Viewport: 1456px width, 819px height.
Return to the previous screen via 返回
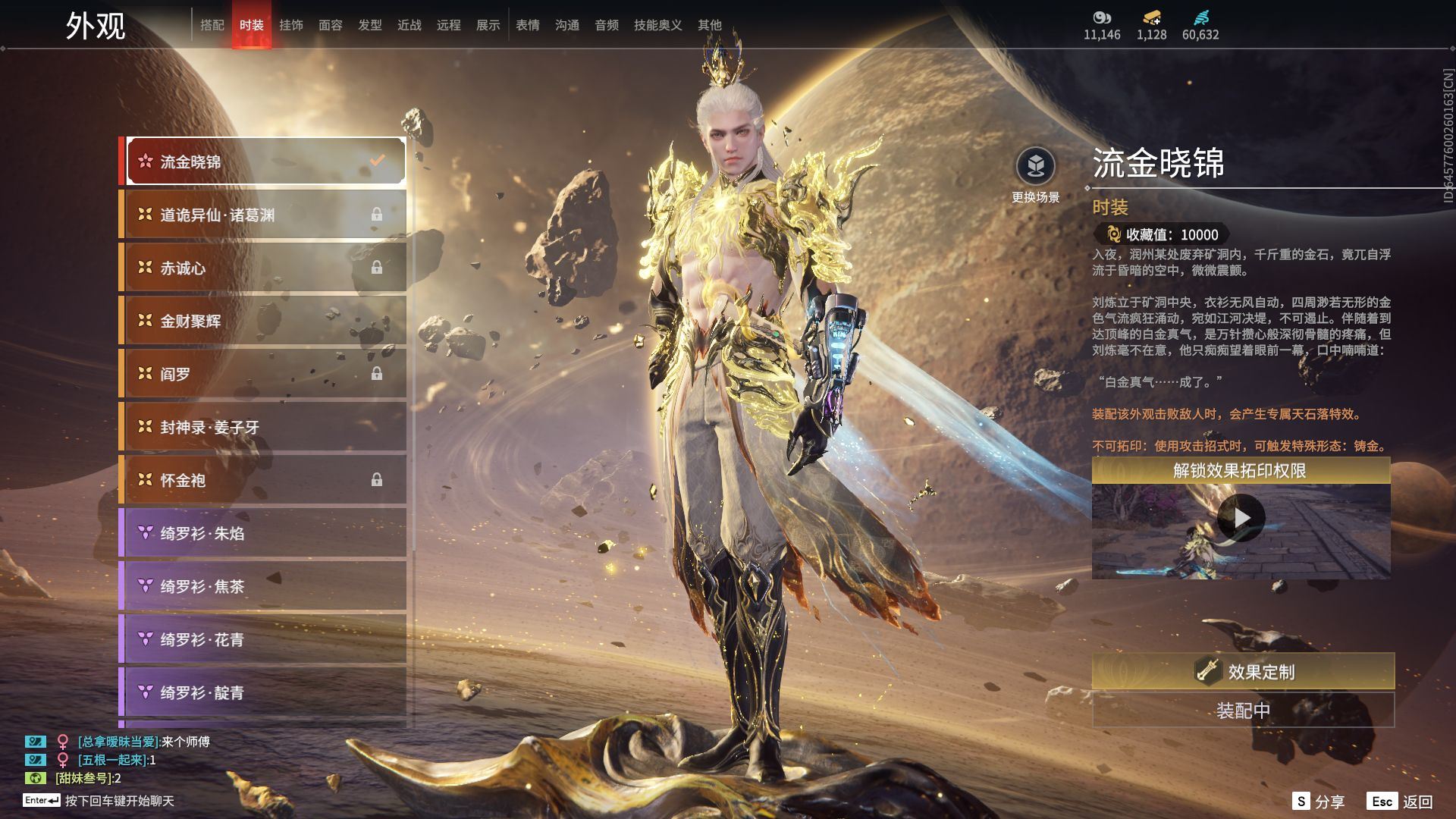1400,802
